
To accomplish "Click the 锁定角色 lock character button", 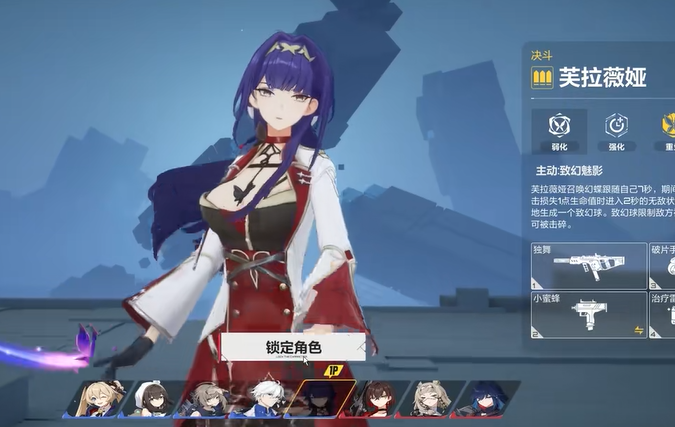I will pos(293,348).
